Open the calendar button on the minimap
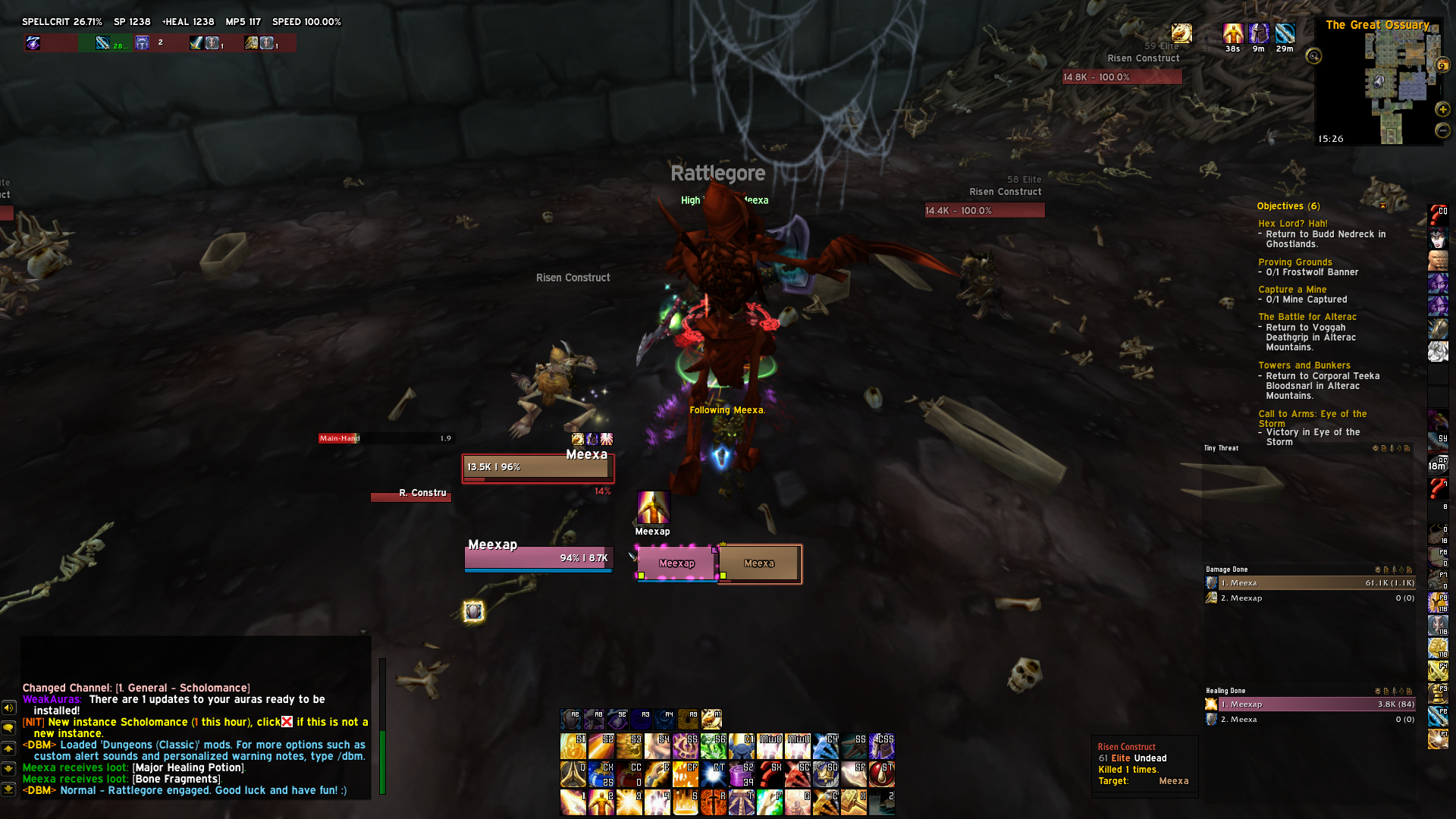The image size is (1456, 819). click(x=1442, y=66)
